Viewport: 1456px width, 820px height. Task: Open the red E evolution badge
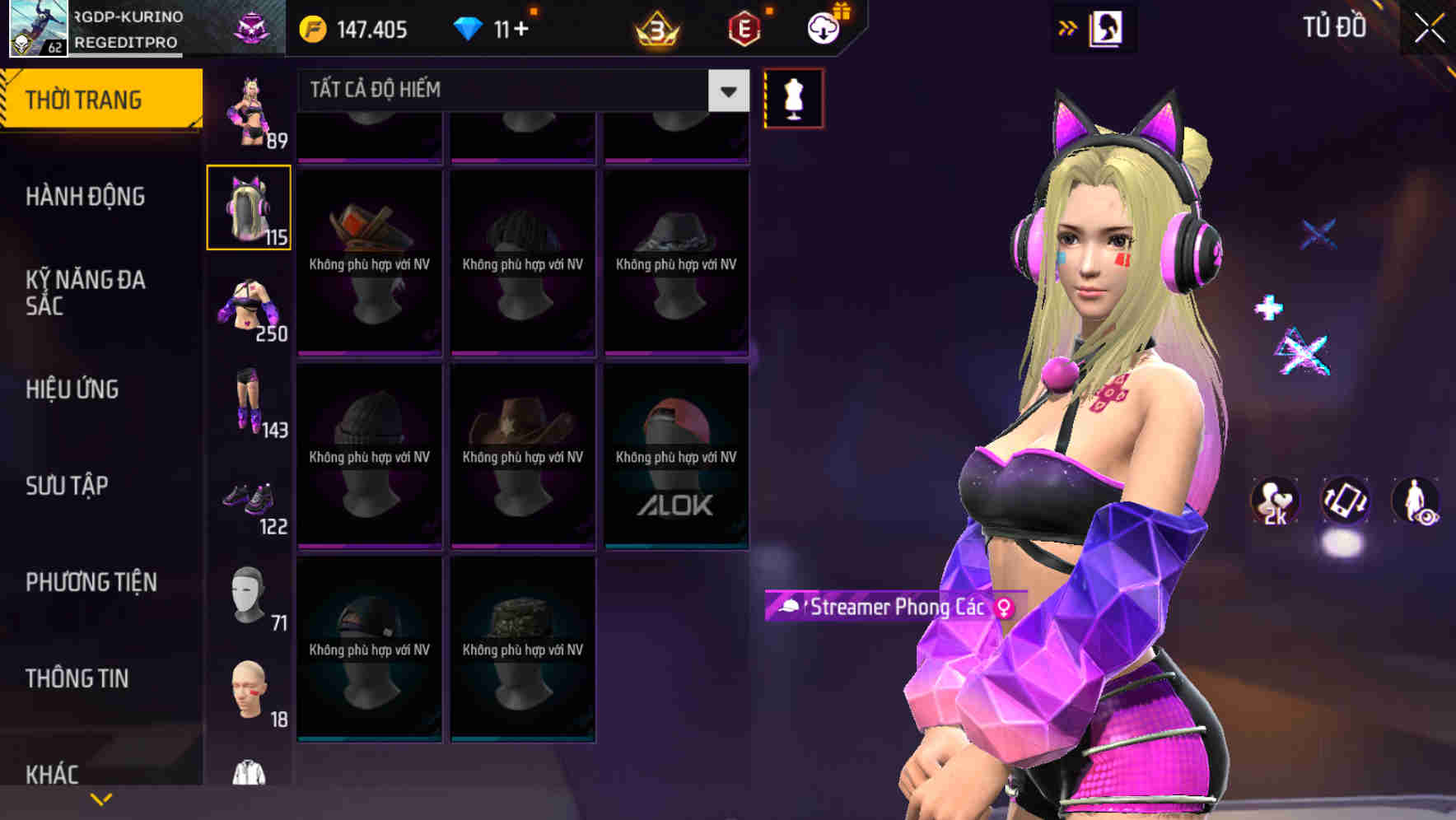744,29
